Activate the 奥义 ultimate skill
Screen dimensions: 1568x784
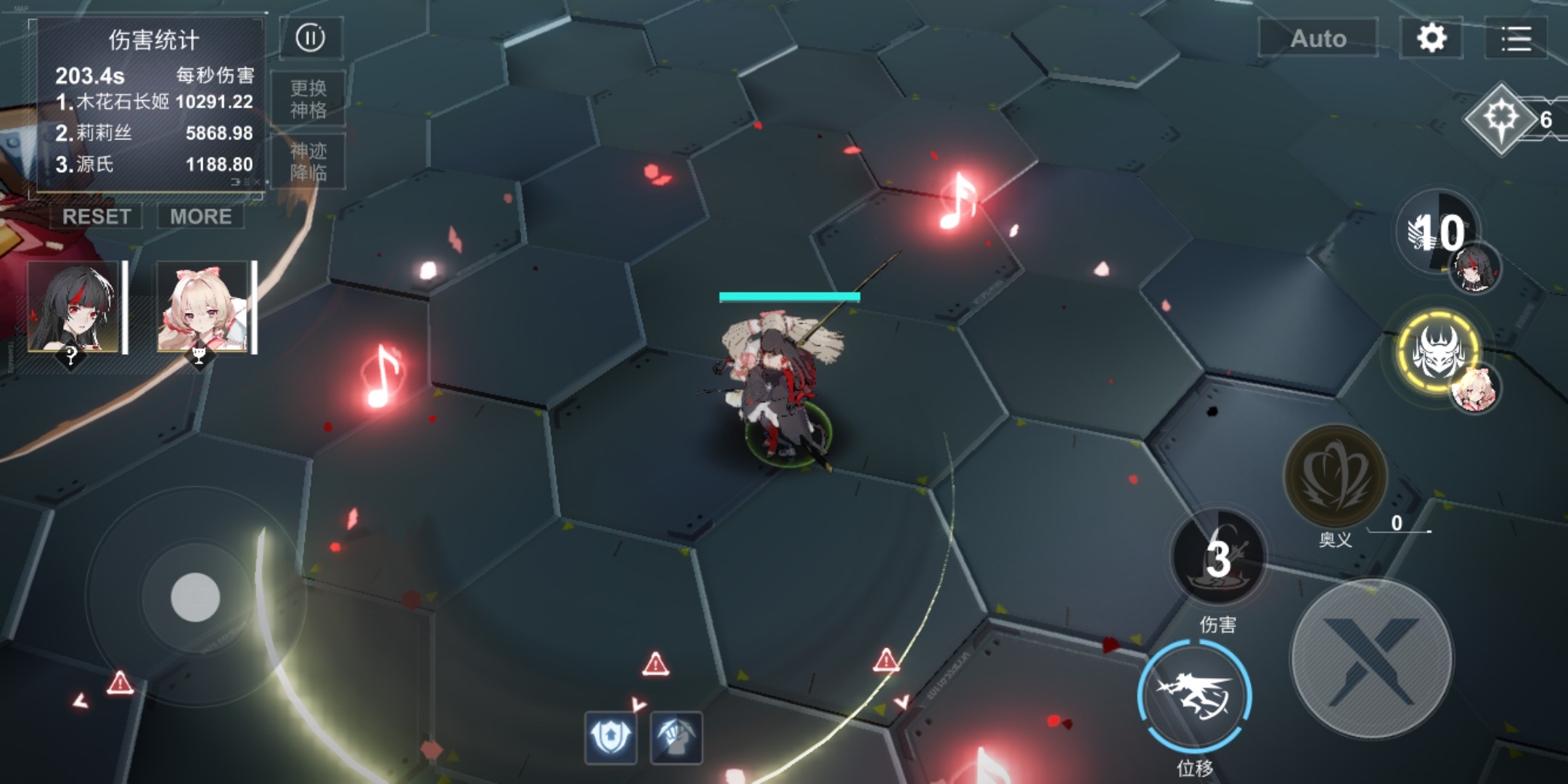click(1335, 476)
